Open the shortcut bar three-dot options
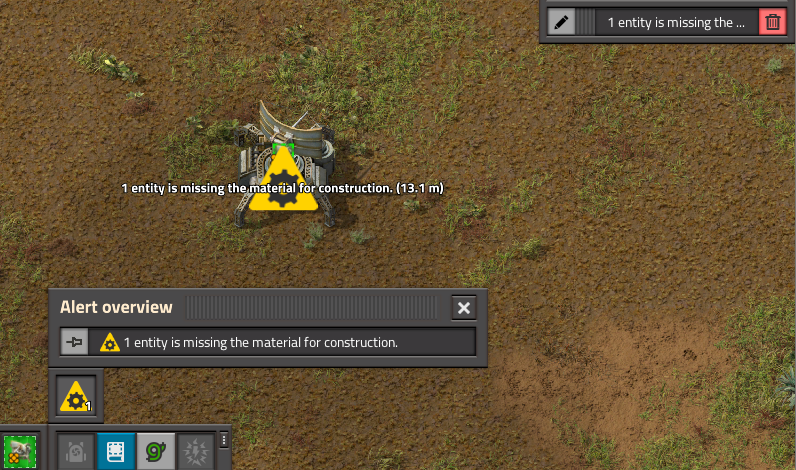The width and height of the screenshot is (796, 470). tap(224, 440)
